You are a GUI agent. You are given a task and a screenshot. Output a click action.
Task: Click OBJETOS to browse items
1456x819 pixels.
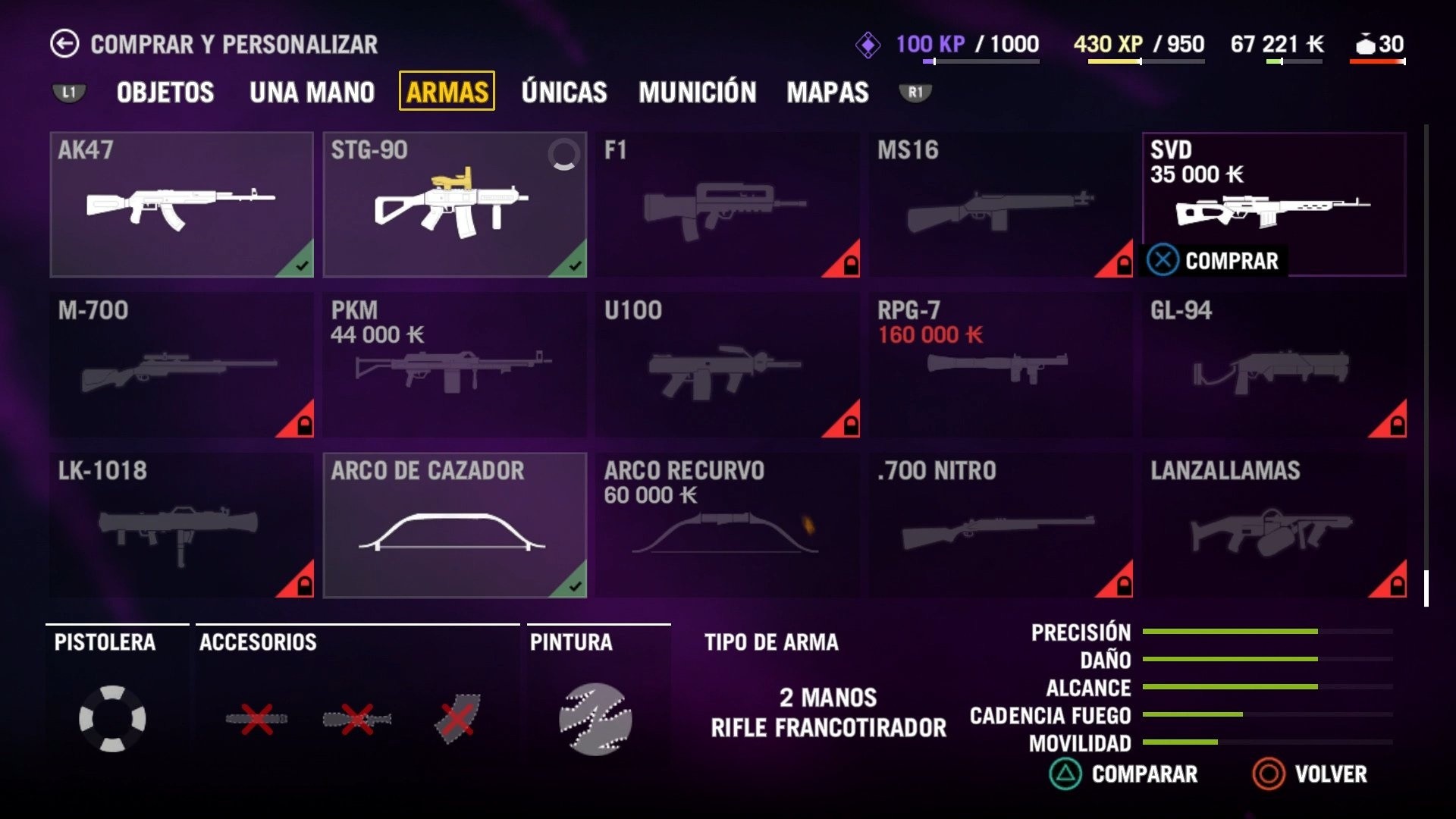(x=164, y=92)
